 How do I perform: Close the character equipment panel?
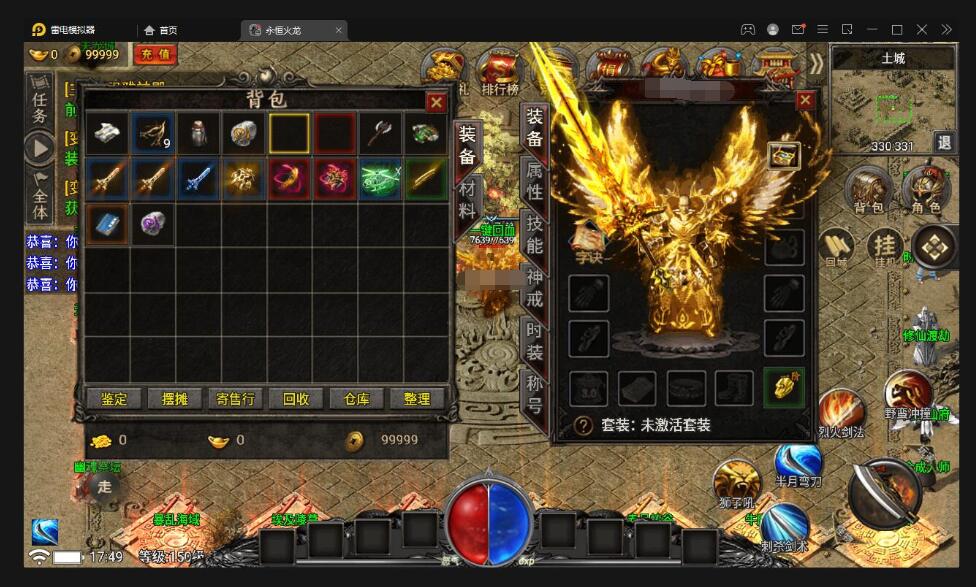coord(805,100)
